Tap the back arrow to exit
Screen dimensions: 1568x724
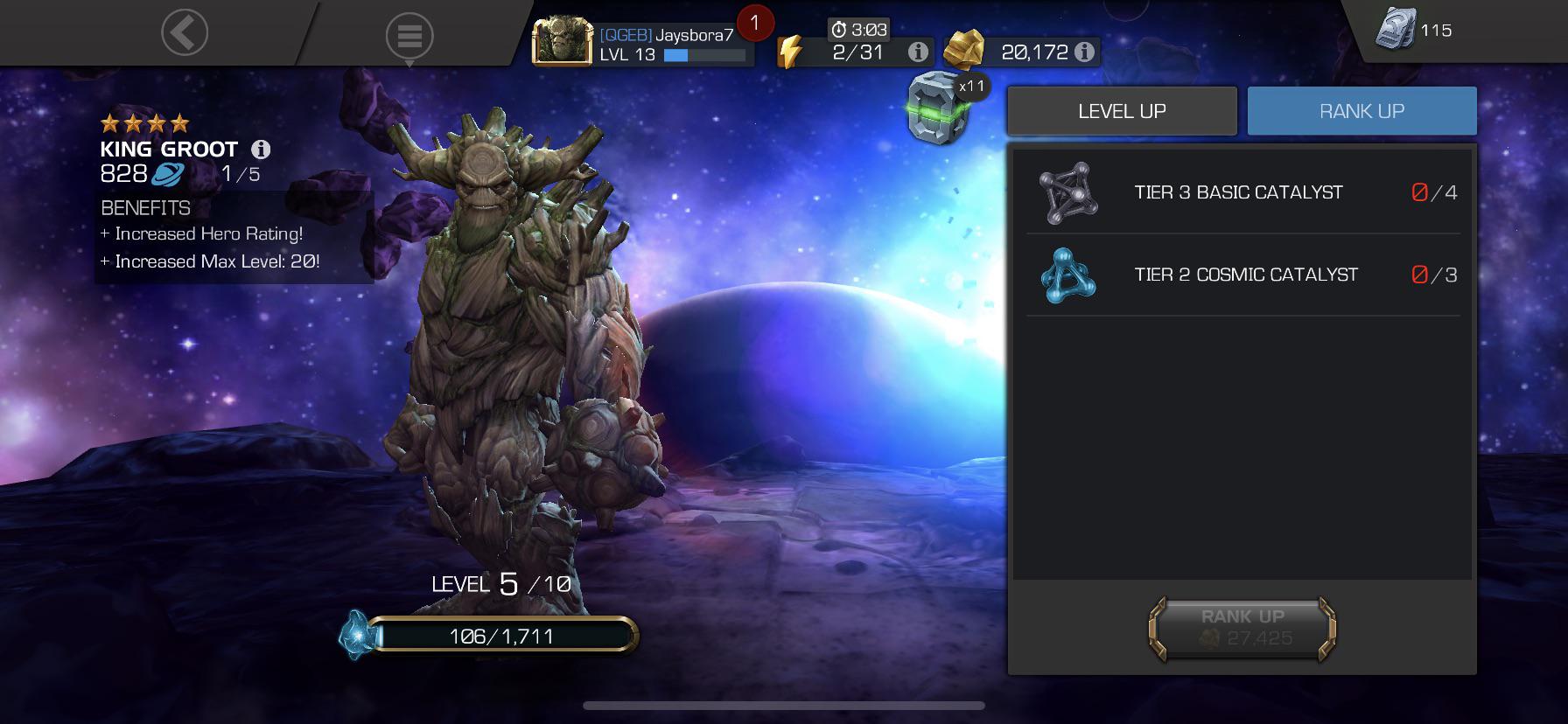point(182,33)
